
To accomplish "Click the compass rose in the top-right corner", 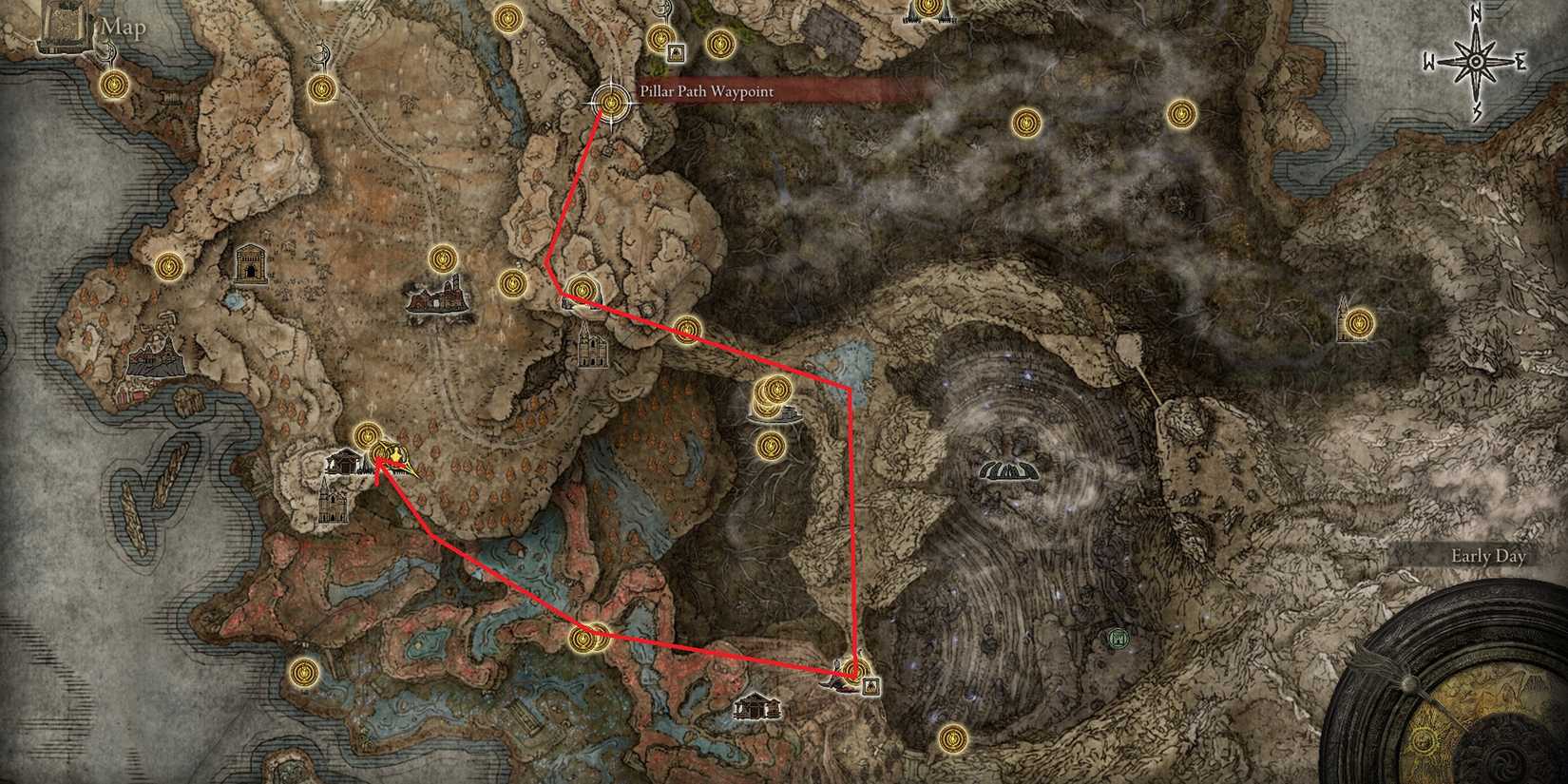I will (x=1476, y=59).
